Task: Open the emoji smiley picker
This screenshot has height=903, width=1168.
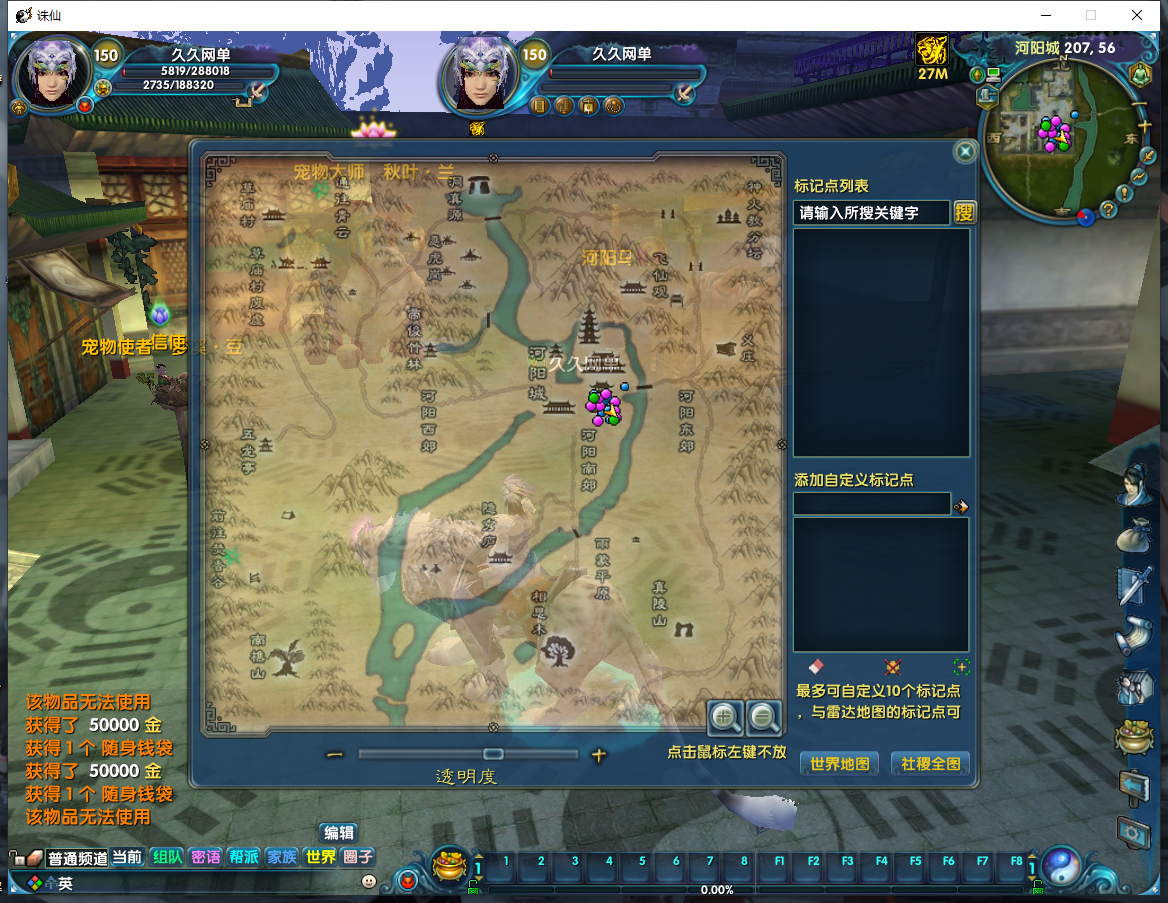Action: pos(369,881)
